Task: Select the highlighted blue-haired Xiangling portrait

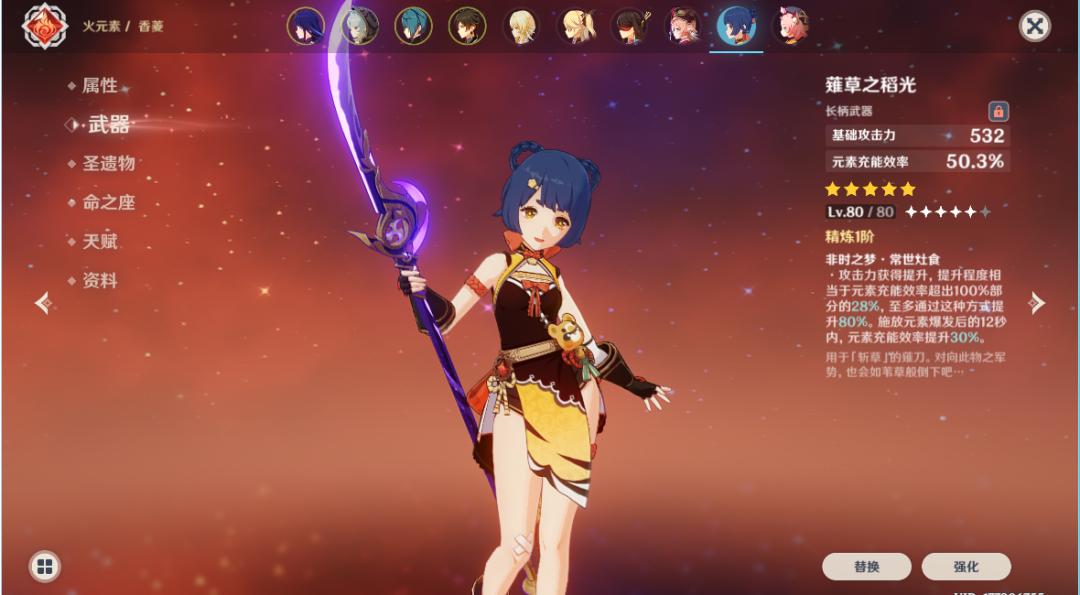Action: pyautogui.click(x=737, y=26)
